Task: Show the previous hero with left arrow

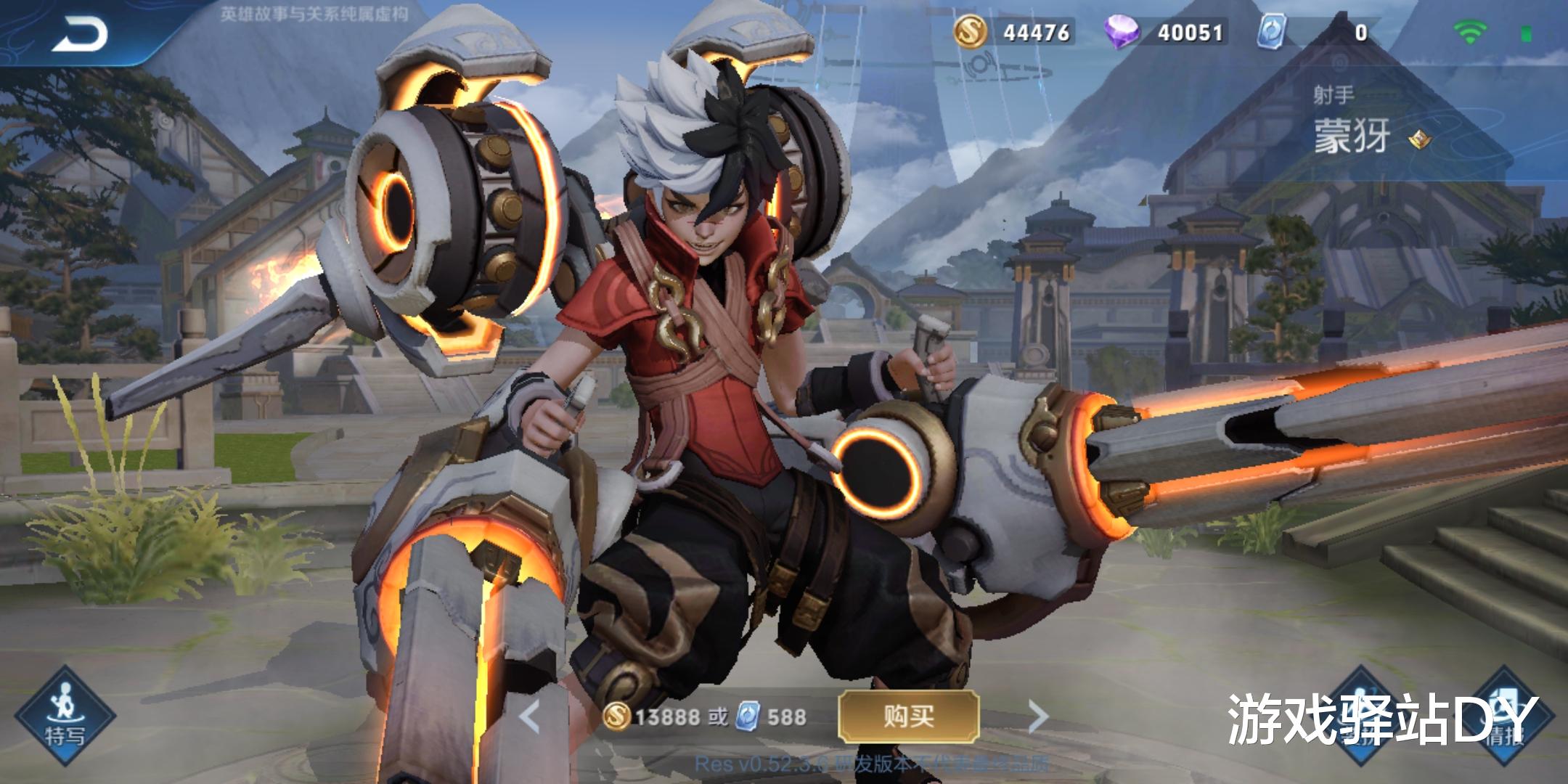Action: click(531, 717)
